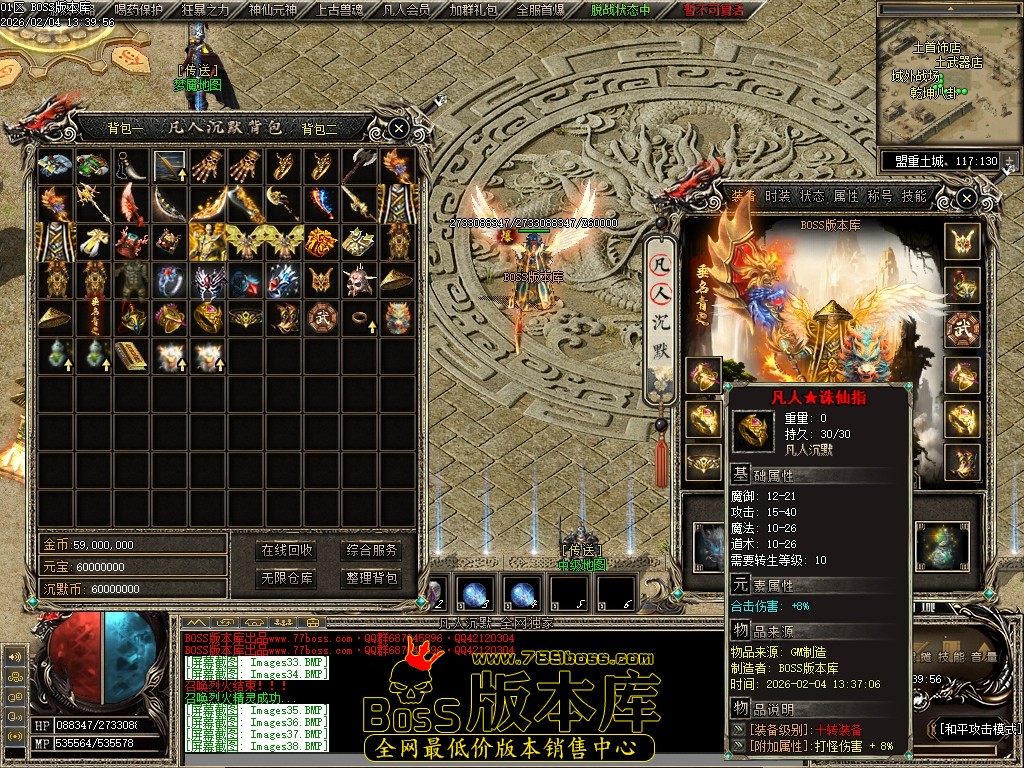Screen dimensions: 1024x768
Task: Close the inventory bag window
Action: [x=398, y=128]
